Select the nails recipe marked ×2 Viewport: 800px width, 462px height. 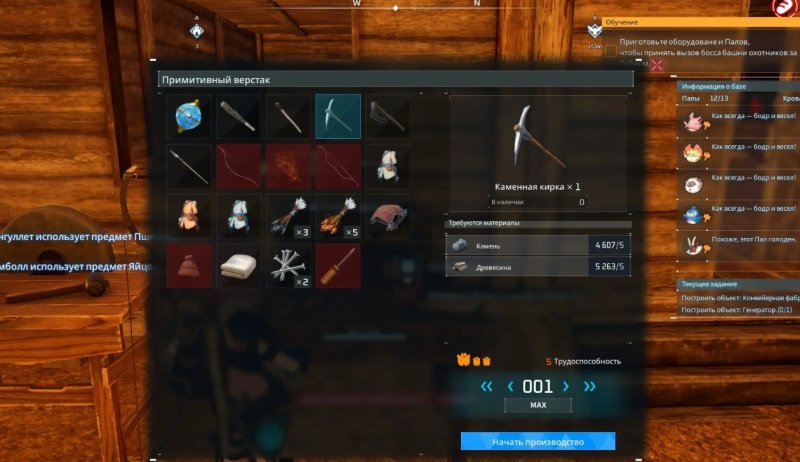pyautogui.click(x=288, y=266)
